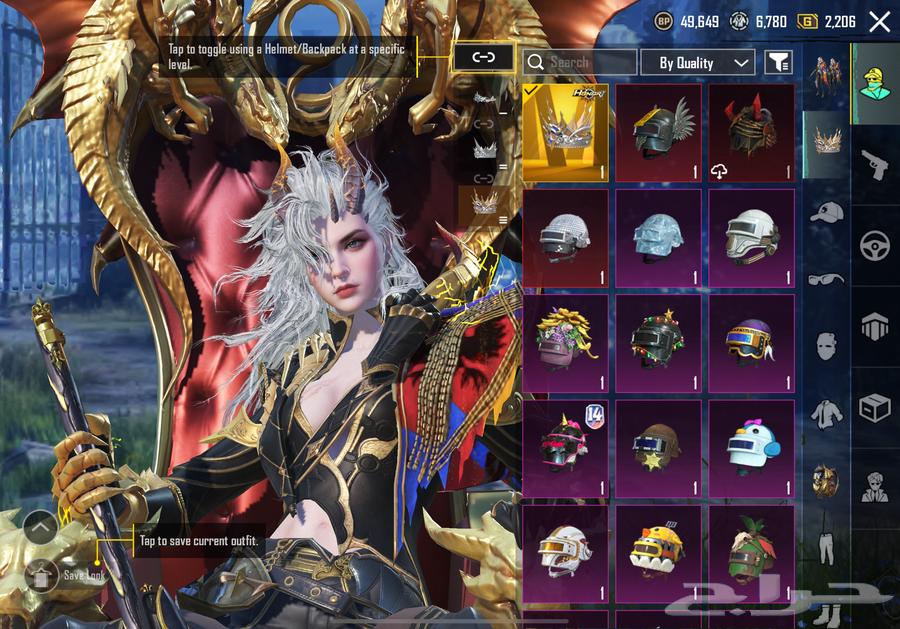Open the steering wheel vehicles category
The width and height of the screenshot is (900, 629).
click(875, 245)
